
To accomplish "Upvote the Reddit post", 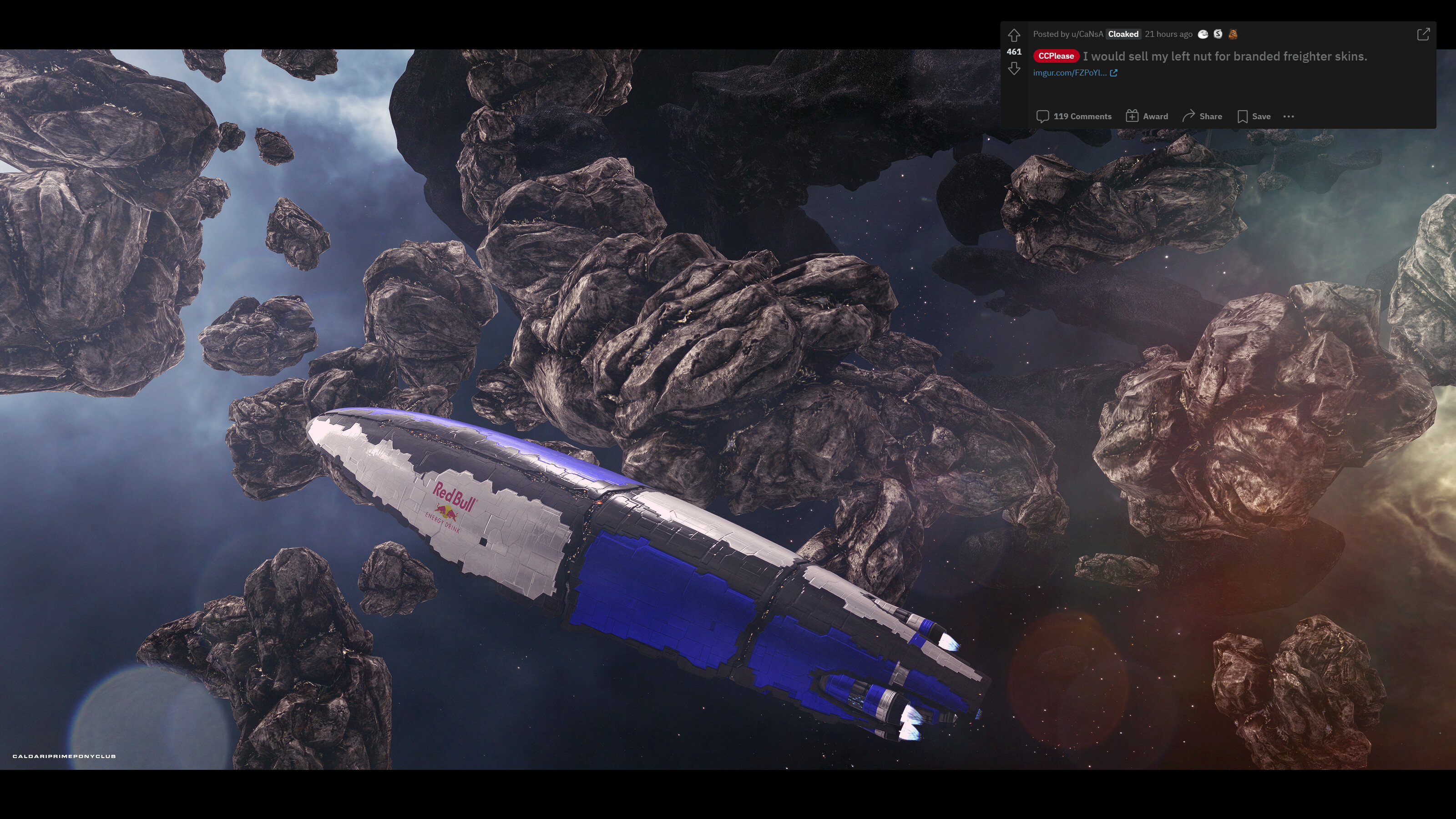I will pyautogui.click(x=1014, y=35).
